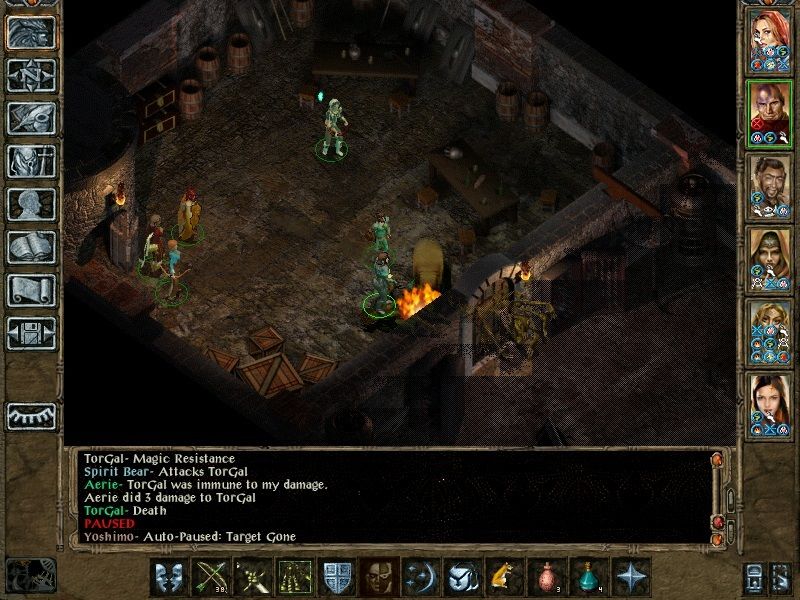Open the mage spellbook

pos(31,247)
